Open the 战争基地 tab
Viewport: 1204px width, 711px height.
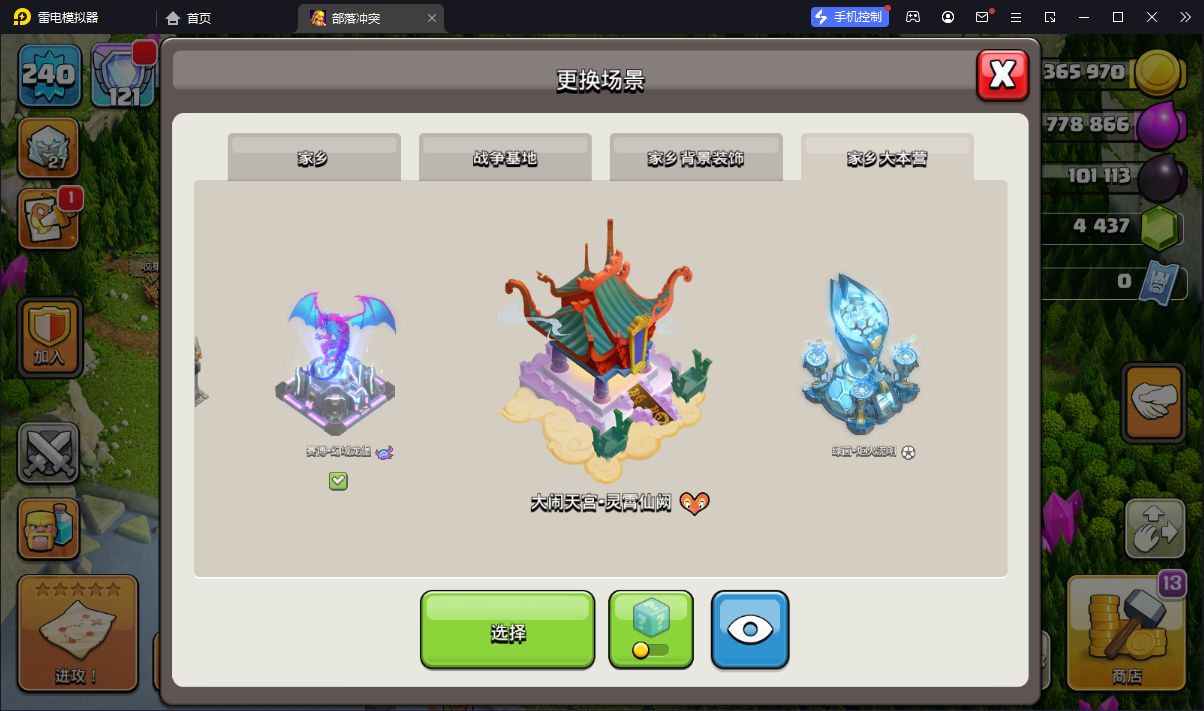(505, 158)
